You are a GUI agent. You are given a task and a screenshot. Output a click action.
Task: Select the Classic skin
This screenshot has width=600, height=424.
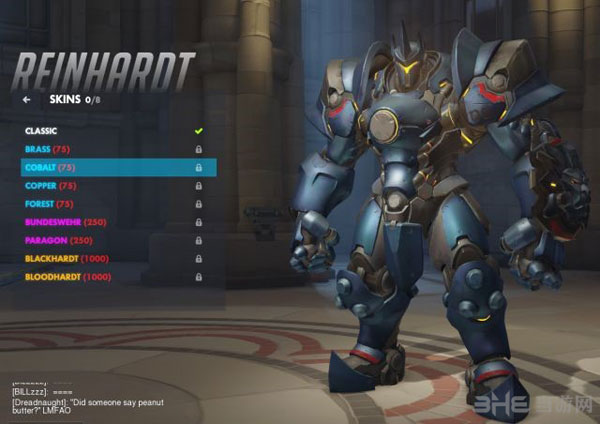pyautogui.click(x=41, y=131)
